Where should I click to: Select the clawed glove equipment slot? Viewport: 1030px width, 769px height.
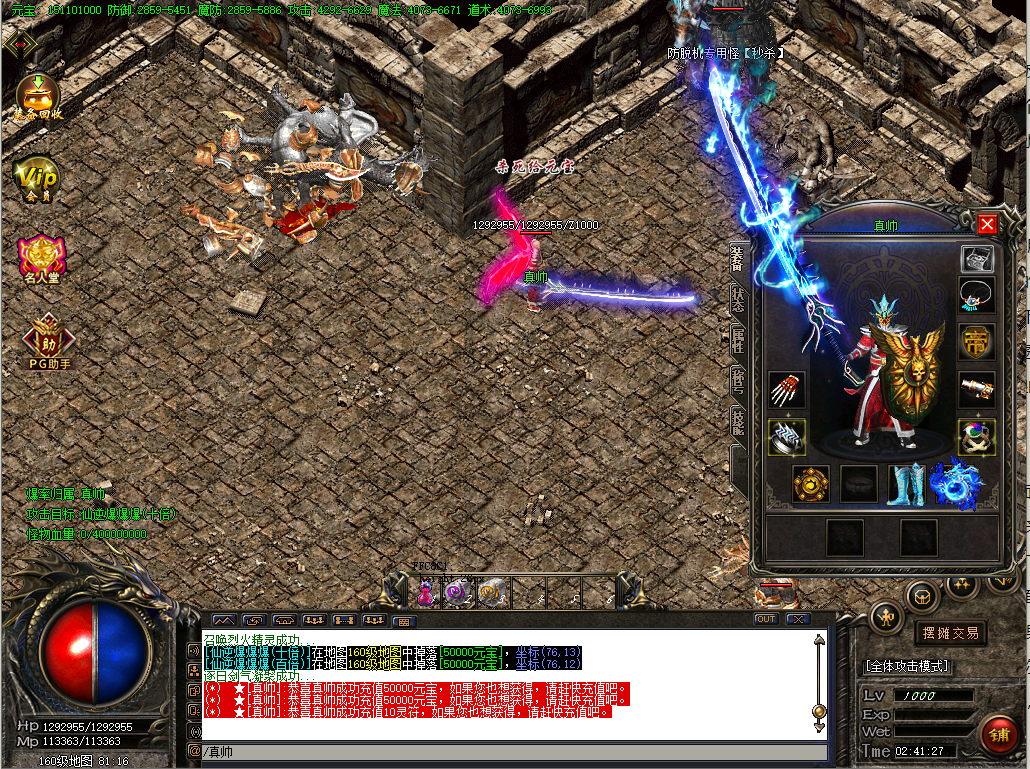coord(787,390)
